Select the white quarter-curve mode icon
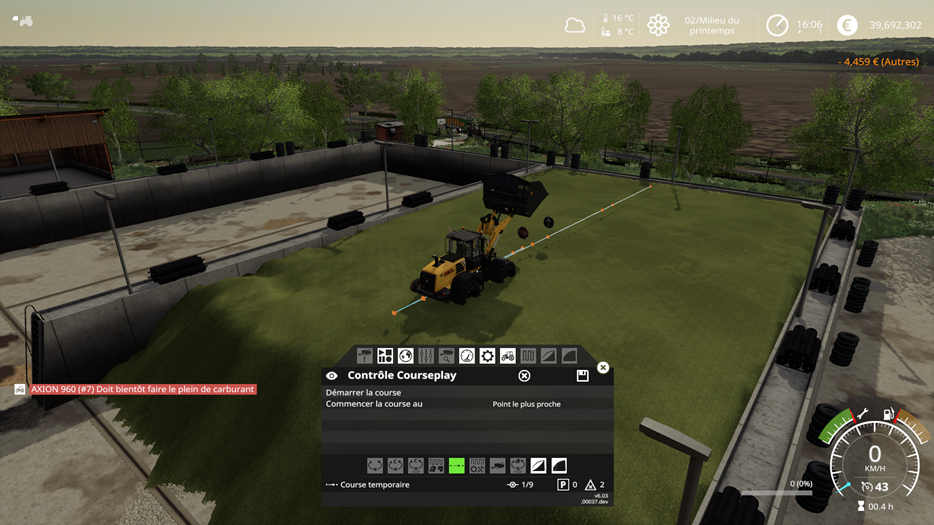 [x=559, y=465]
